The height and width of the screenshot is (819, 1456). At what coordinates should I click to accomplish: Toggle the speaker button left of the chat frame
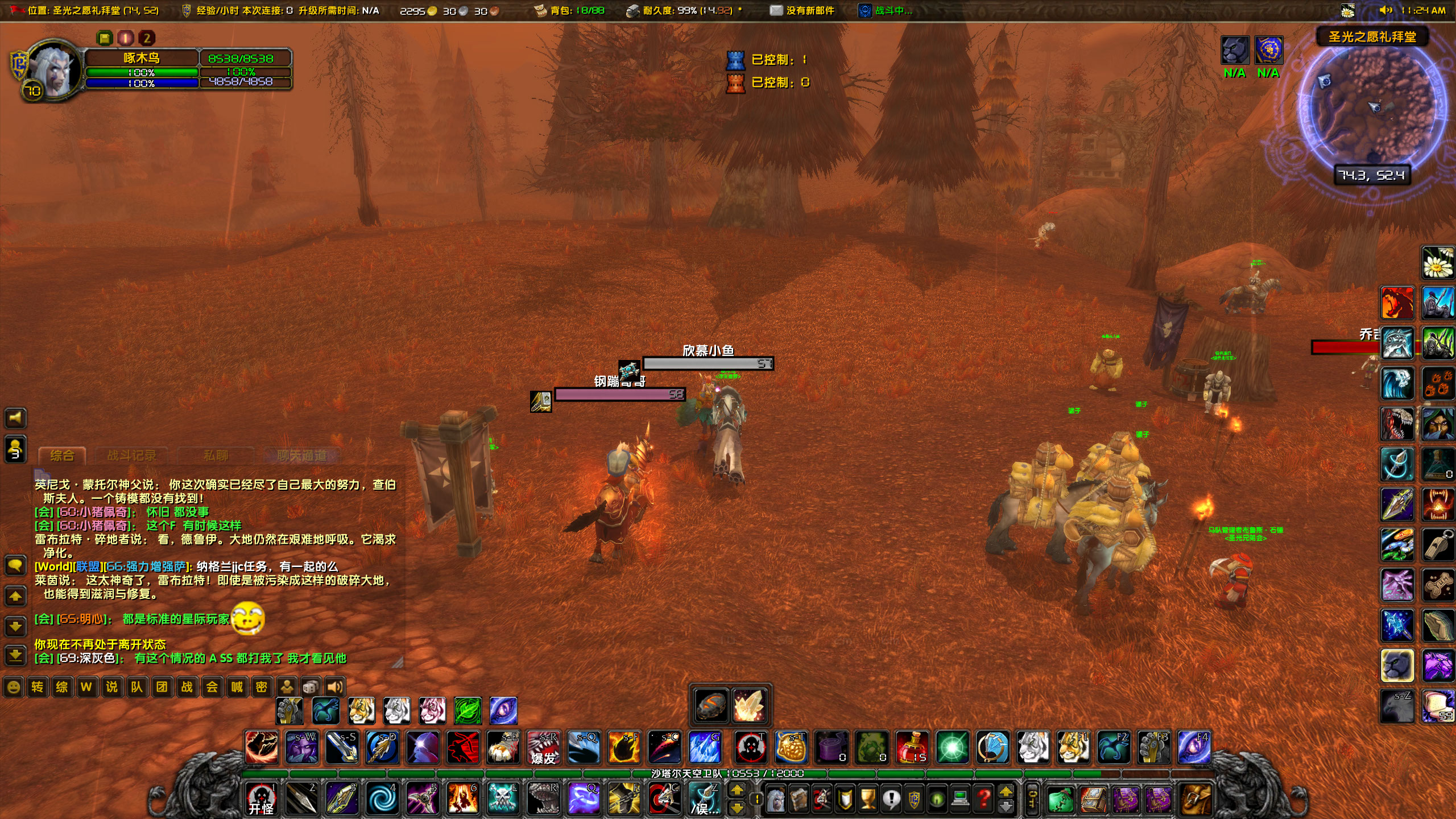[x=16, y=418]
